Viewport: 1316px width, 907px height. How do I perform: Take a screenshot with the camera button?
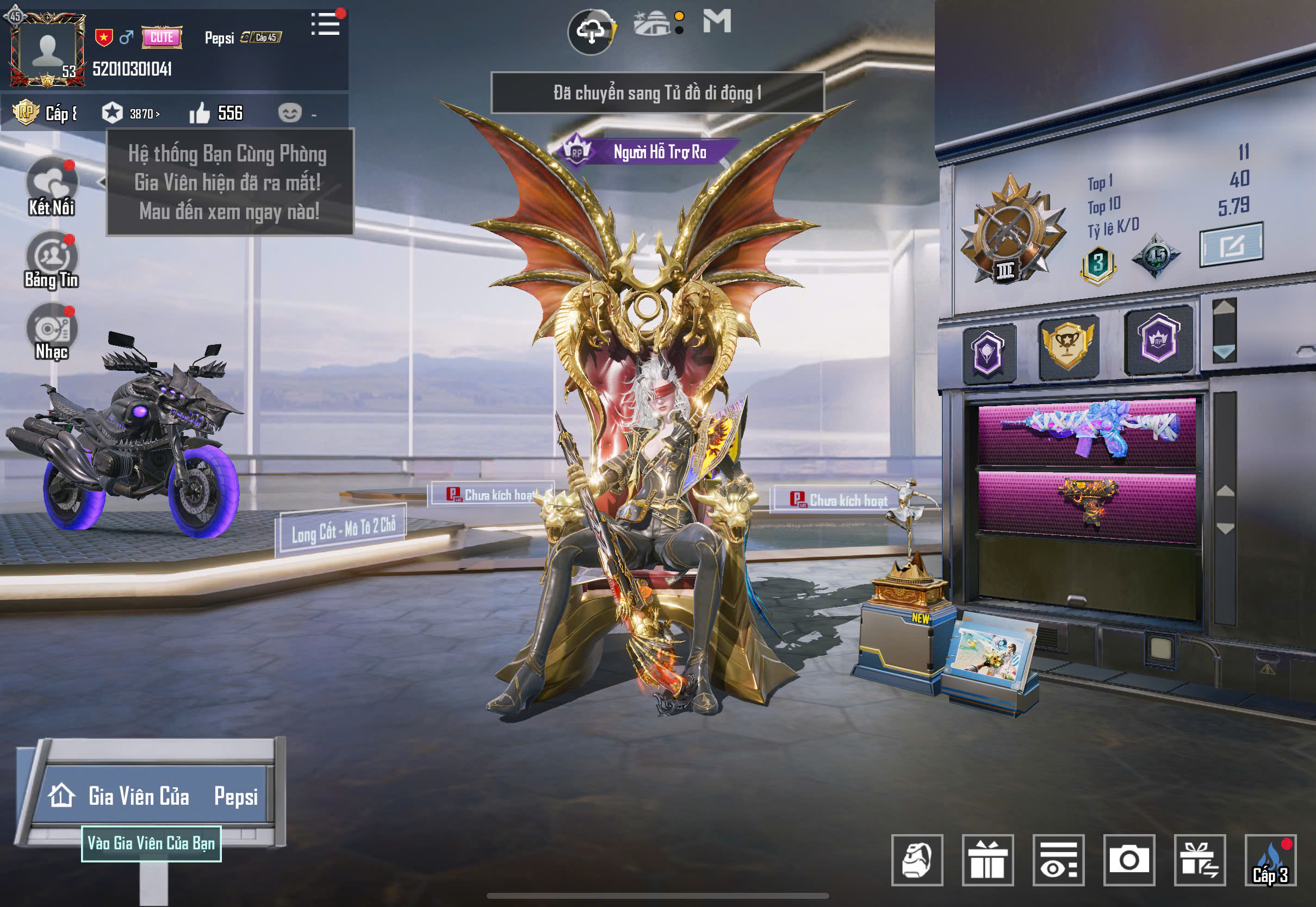[1128, 860]
